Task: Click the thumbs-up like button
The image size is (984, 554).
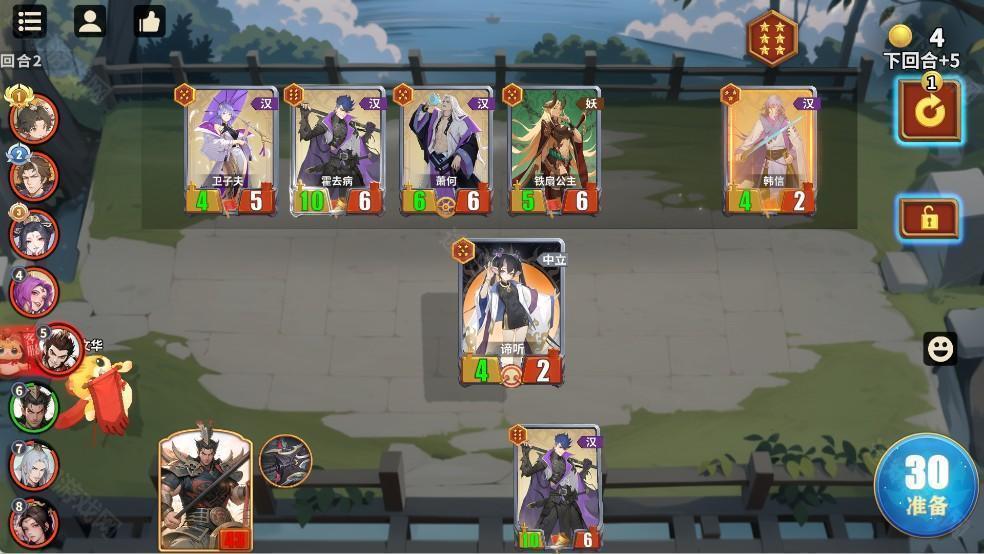Action: [x=149, y=20]
